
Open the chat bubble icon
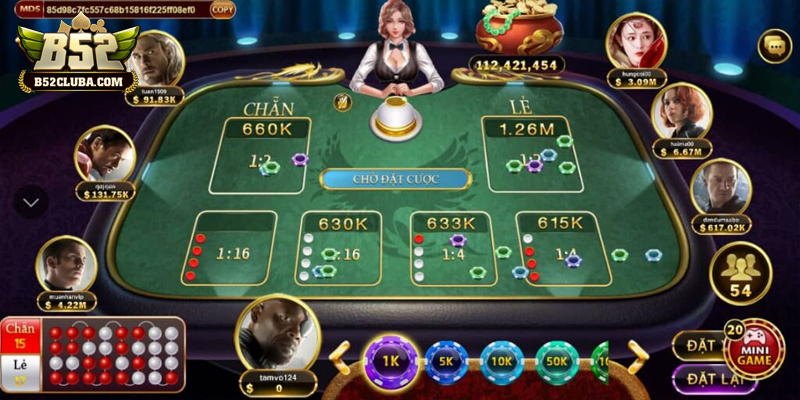[773, 45]
